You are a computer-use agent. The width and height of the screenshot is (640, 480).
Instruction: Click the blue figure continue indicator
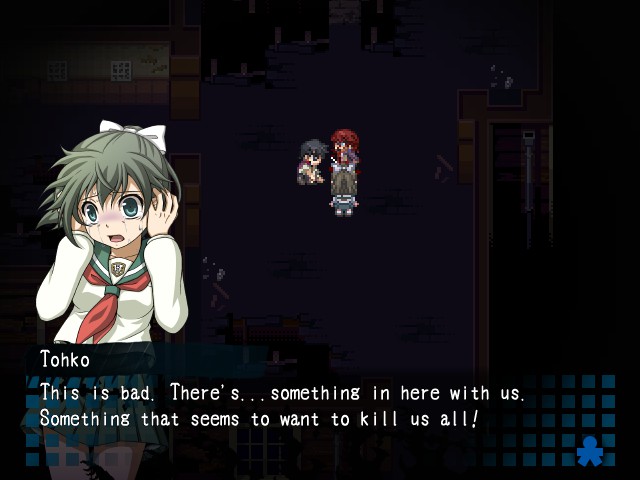pyautogui.click(x=589, y=450)
